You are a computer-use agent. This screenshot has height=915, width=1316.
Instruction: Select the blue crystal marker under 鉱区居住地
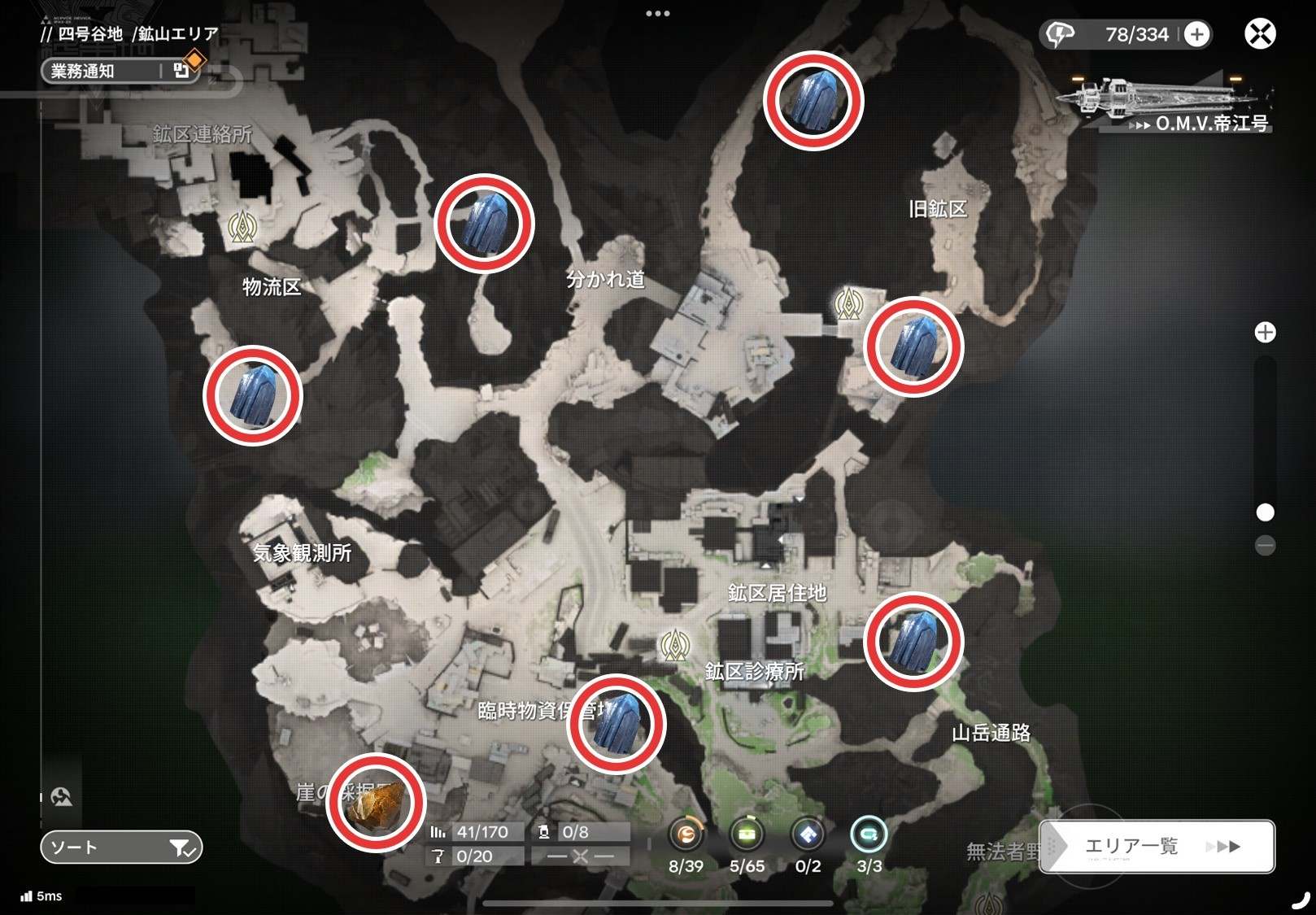[x=913, y=642]
